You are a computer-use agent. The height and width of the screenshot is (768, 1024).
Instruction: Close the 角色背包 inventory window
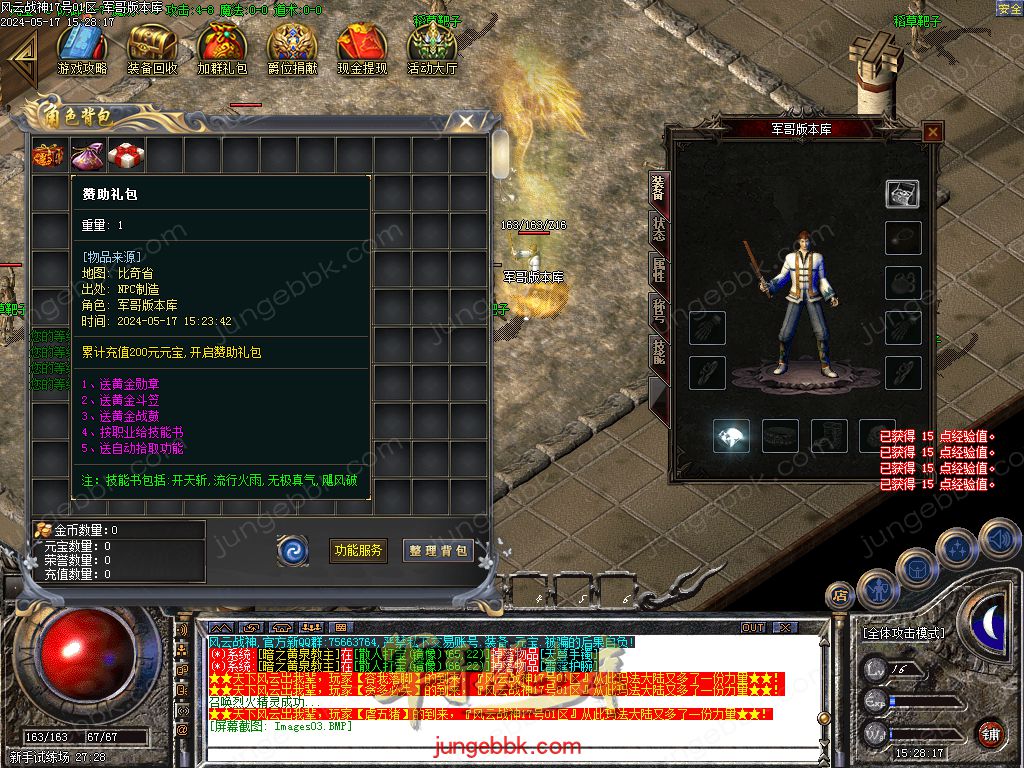[x=465, y=122]
